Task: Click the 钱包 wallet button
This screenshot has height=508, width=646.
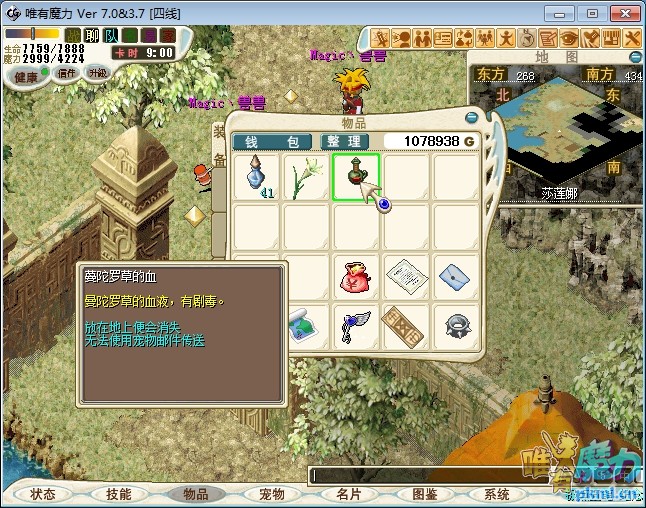Action: 272,142
